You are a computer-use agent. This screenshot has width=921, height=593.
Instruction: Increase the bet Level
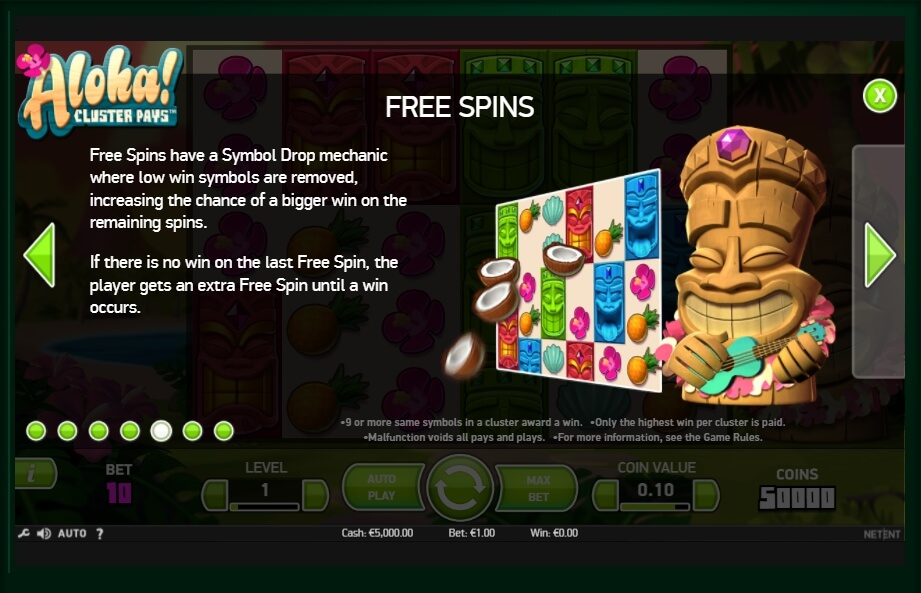[x=315, y=494]
